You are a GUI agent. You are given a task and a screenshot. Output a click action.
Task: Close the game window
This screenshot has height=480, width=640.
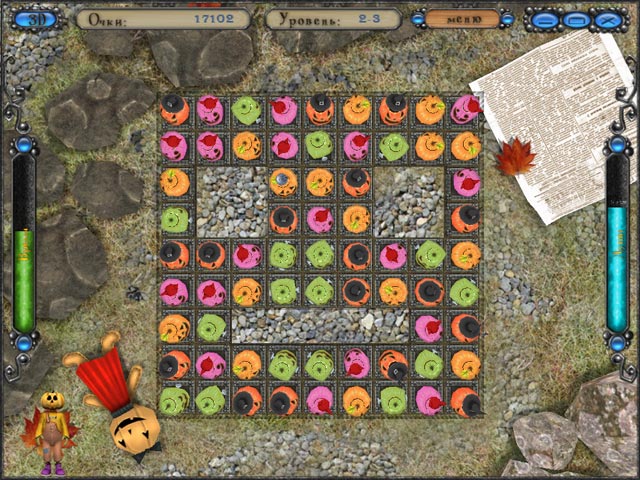(606, 19)
